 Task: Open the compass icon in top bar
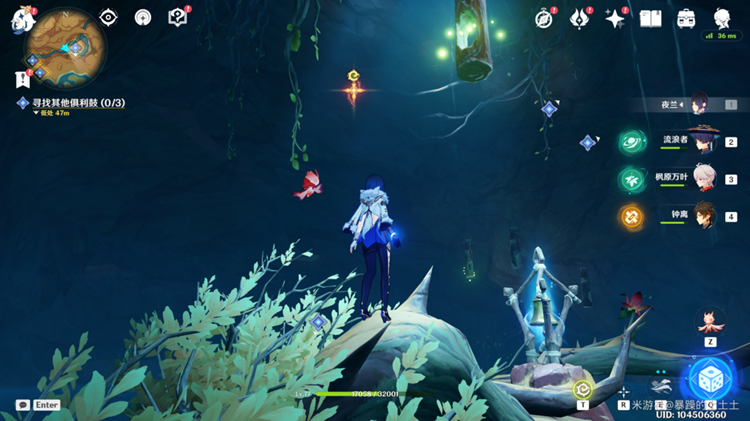(x=544, y=19)
